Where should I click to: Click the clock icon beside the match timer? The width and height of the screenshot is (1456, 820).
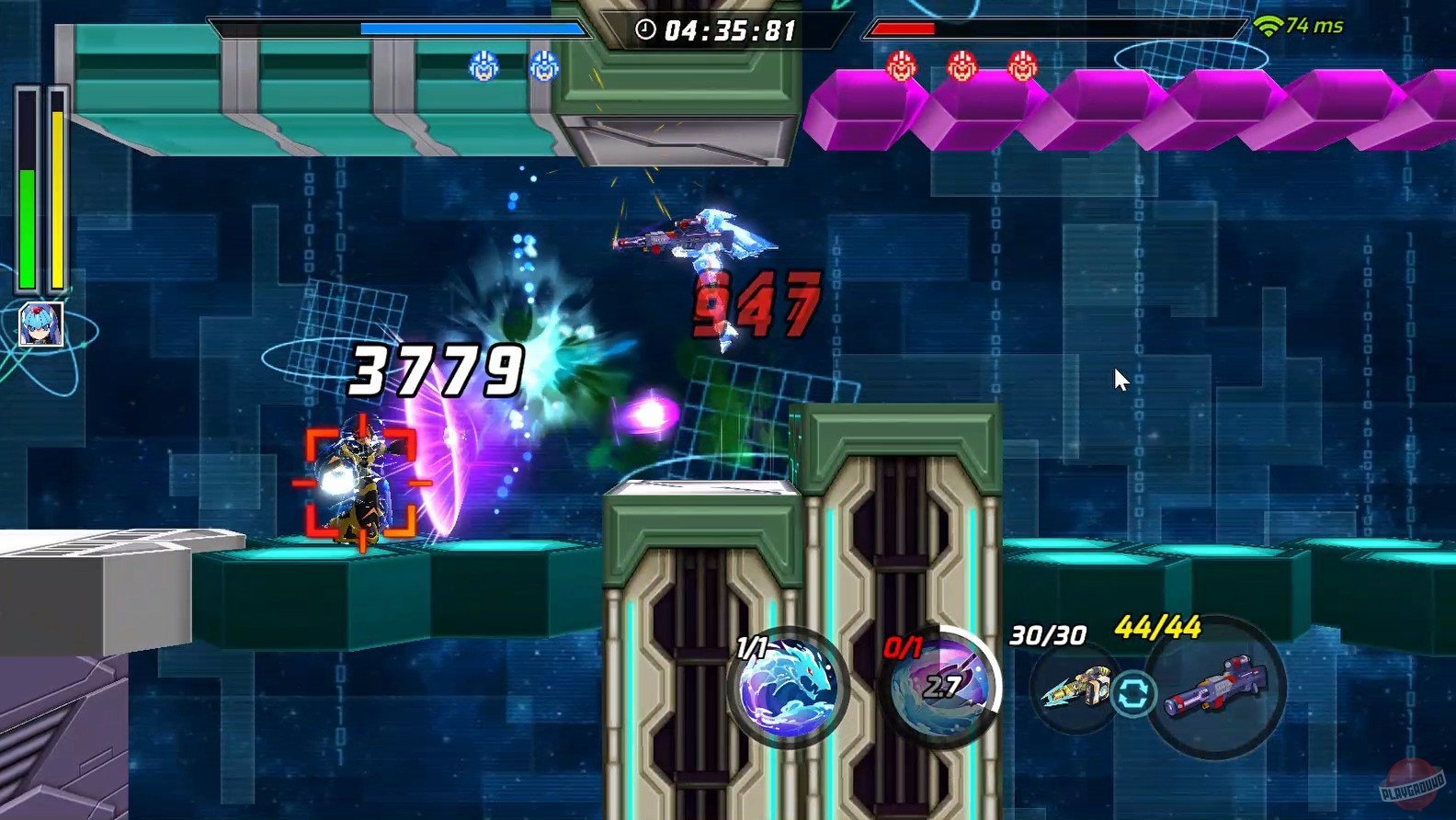[x=644, y=28]
